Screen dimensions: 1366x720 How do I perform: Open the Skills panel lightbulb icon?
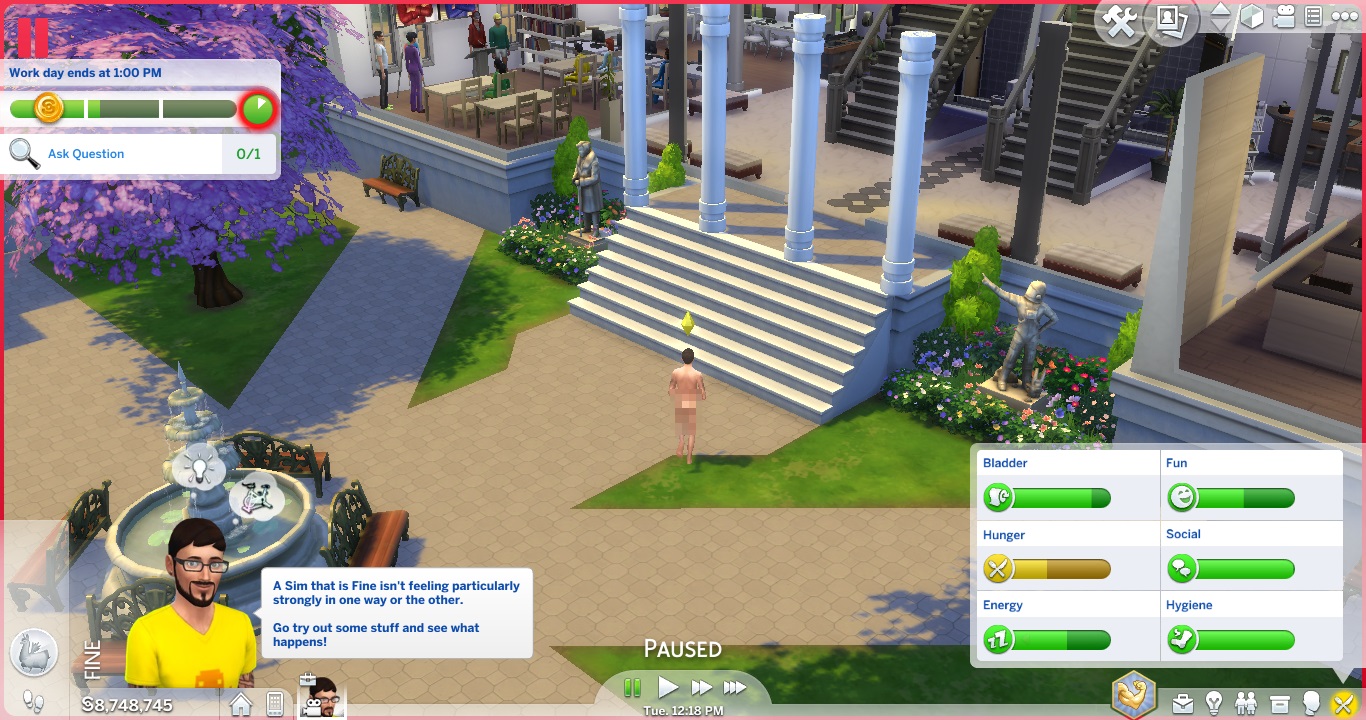click(1214, 703)
